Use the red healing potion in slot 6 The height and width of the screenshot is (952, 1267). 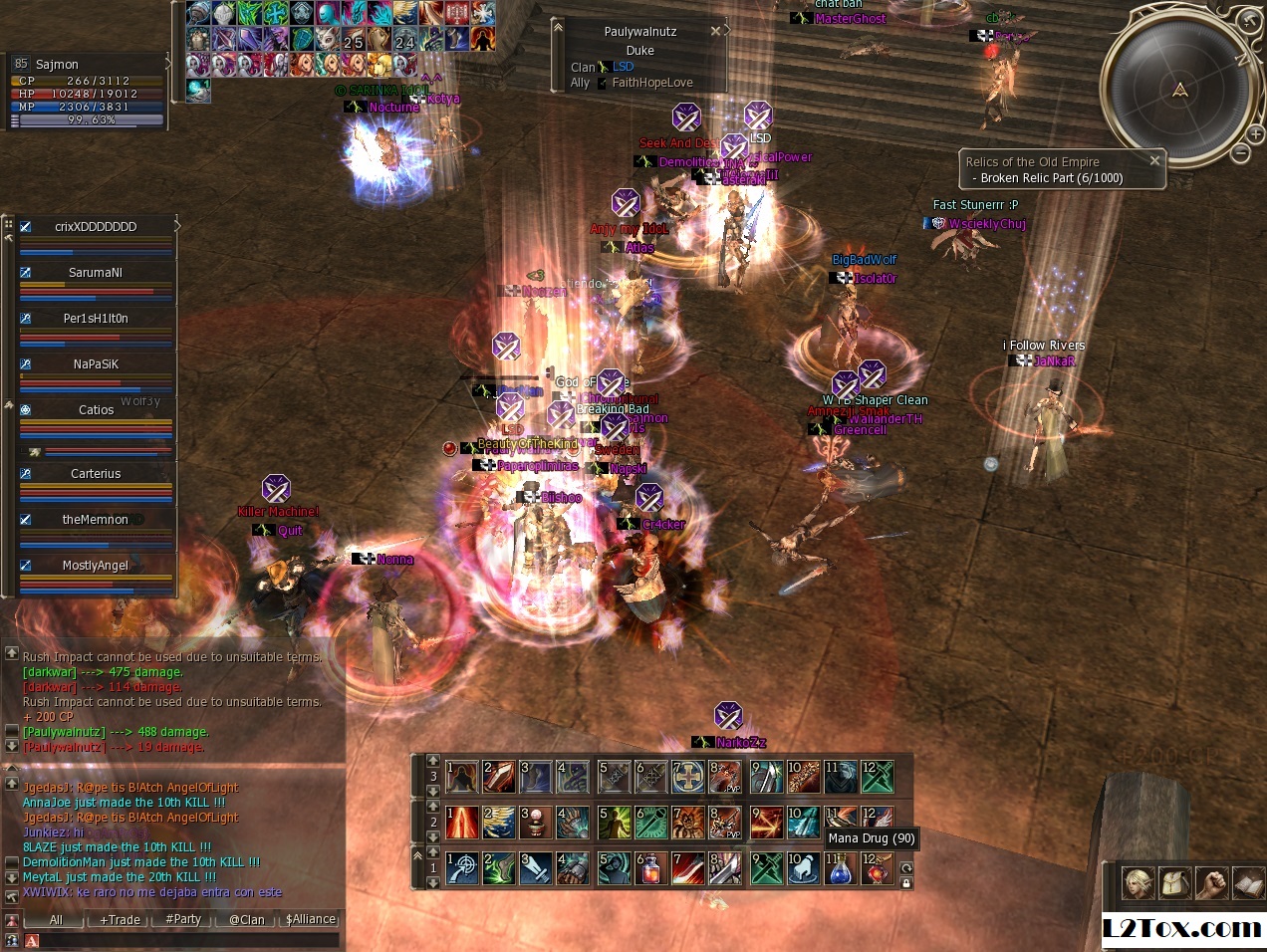click(x=649, y=869)
